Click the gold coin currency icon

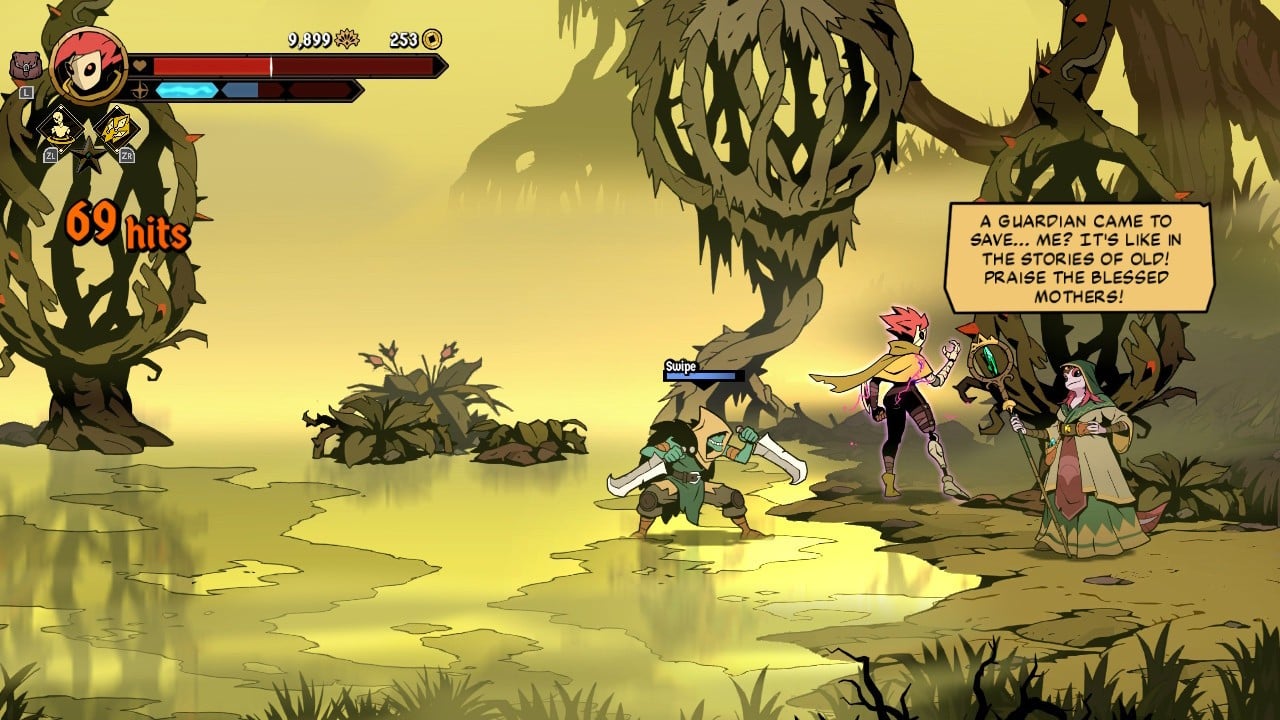pos(432,40)
